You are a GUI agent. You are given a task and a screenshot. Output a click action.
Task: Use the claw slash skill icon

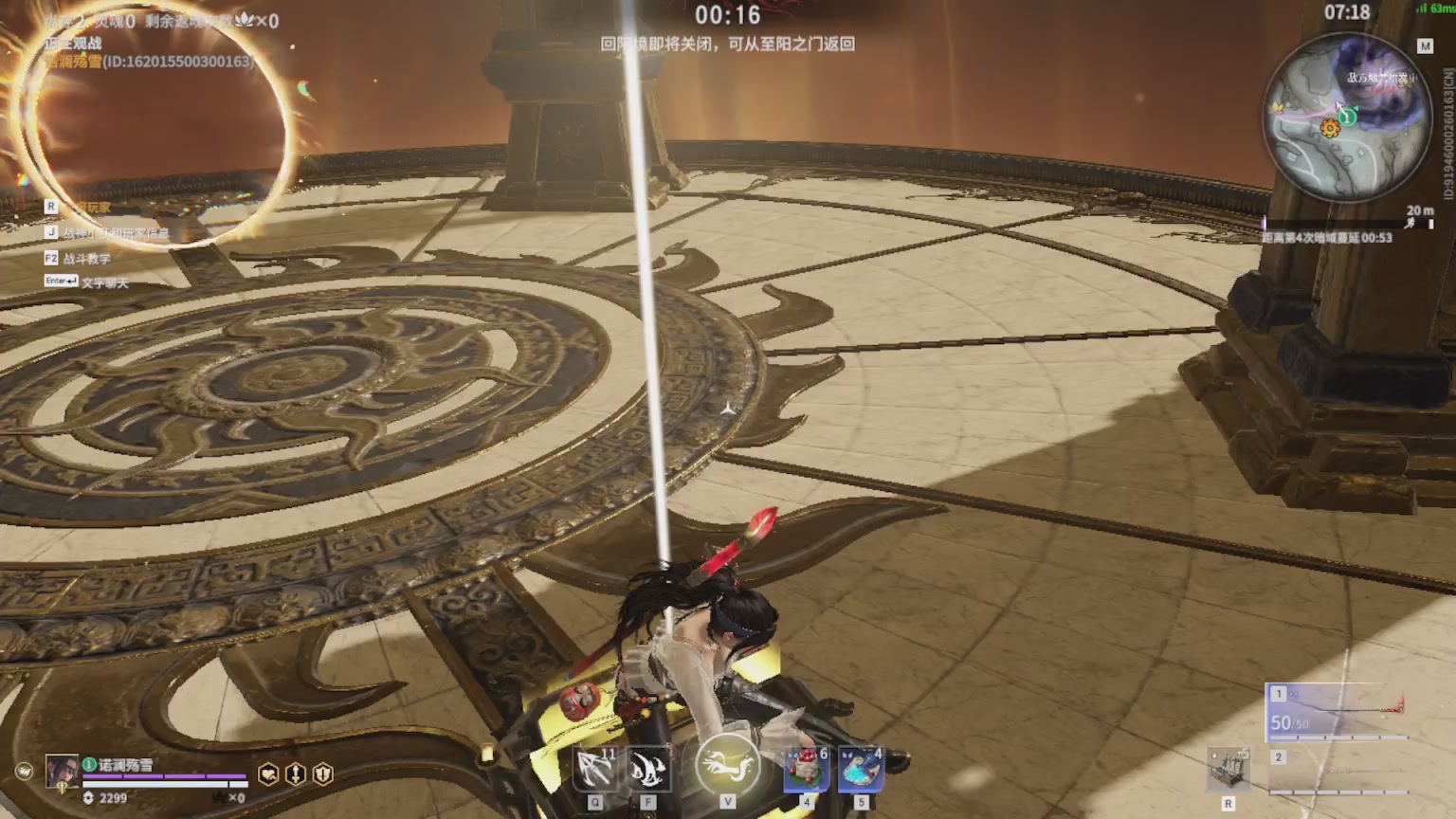point(649,769)
